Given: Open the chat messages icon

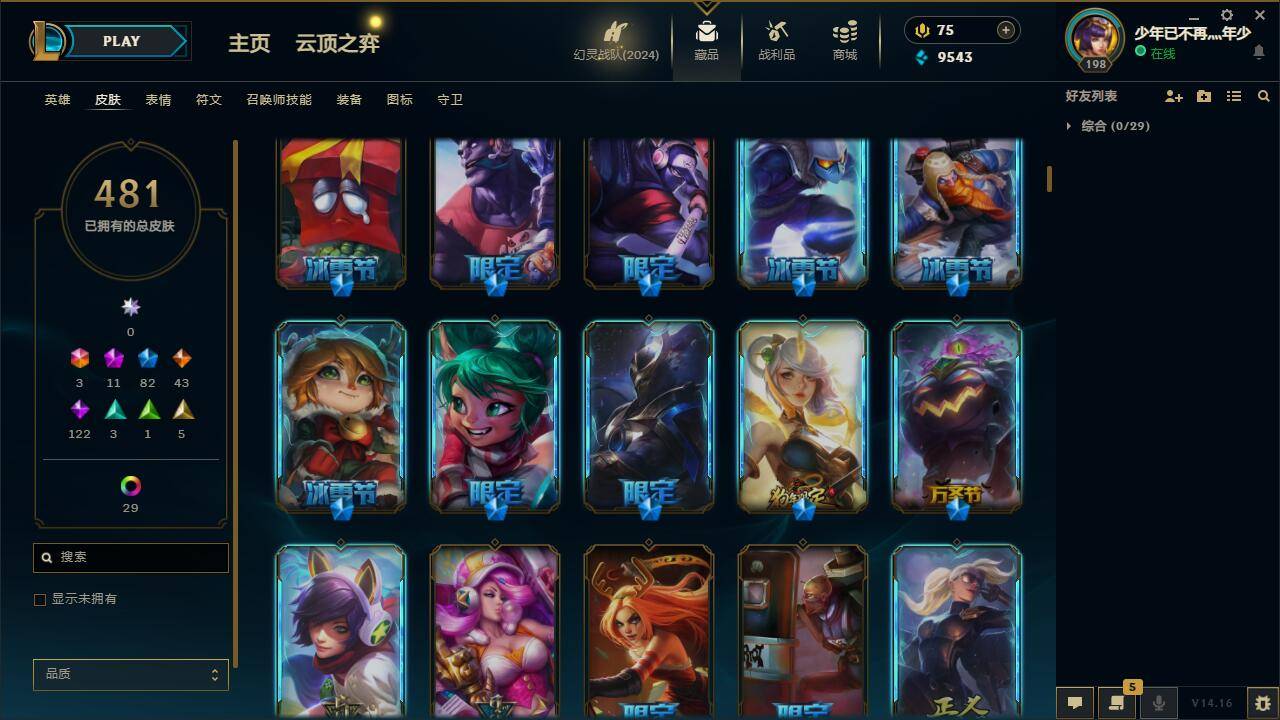Looking at the screenshot, I should click(x=1075, y=701).
